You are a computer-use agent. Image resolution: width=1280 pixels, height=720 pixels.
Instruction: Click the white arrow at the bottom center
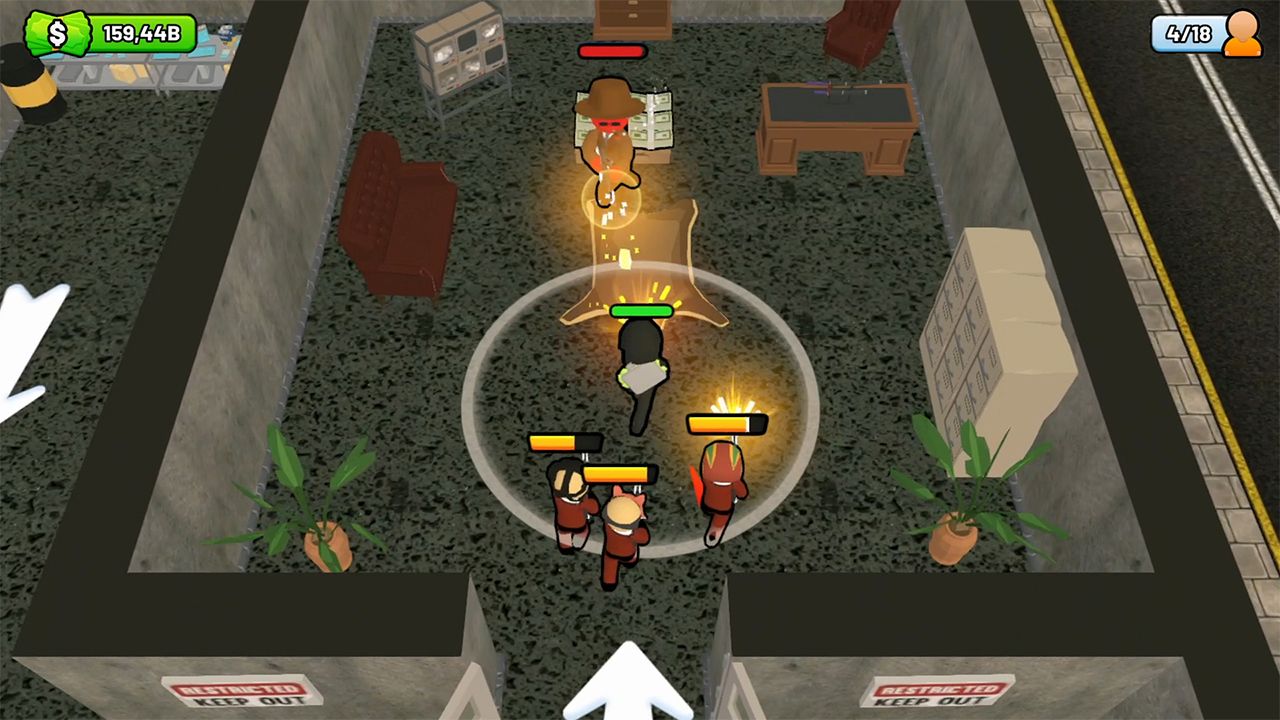coord(627,690)
